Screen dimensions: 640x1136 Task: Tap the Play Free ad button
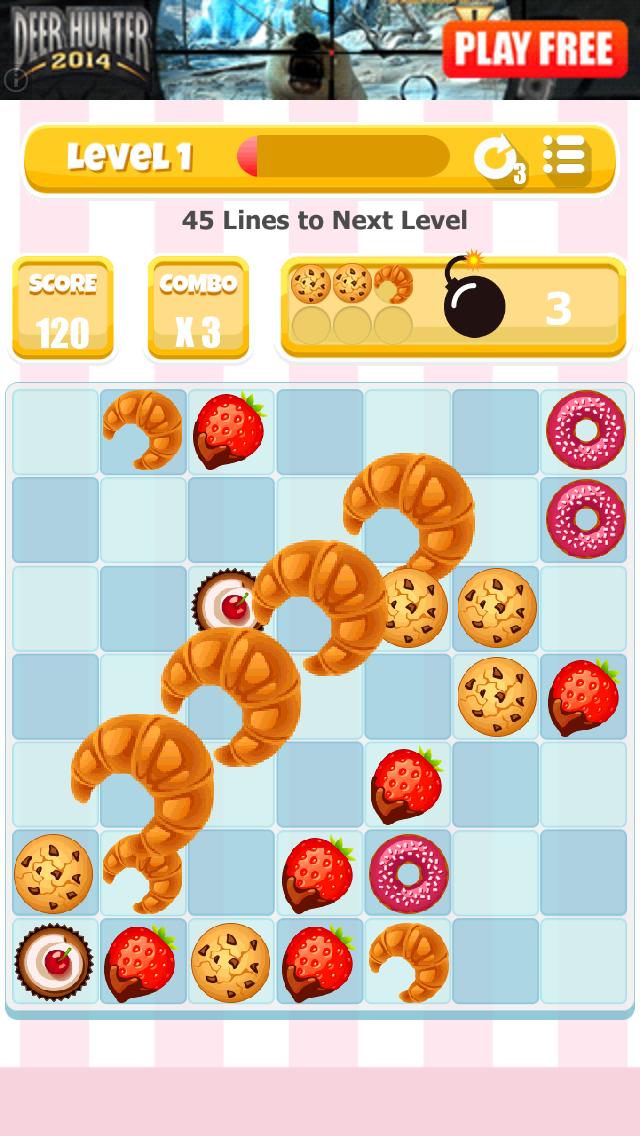pyautogui.click(x=535, y=48)
